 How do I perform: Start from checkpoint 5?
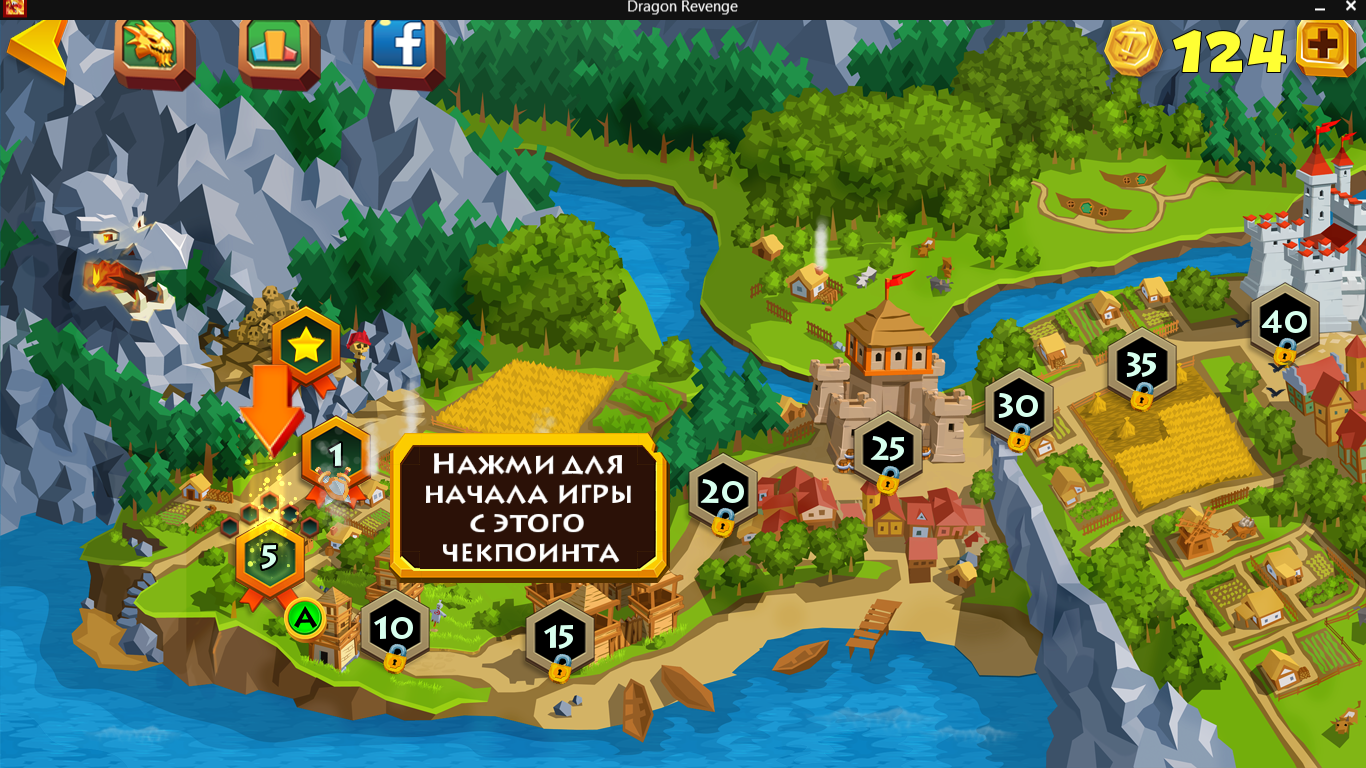[269, 556]
